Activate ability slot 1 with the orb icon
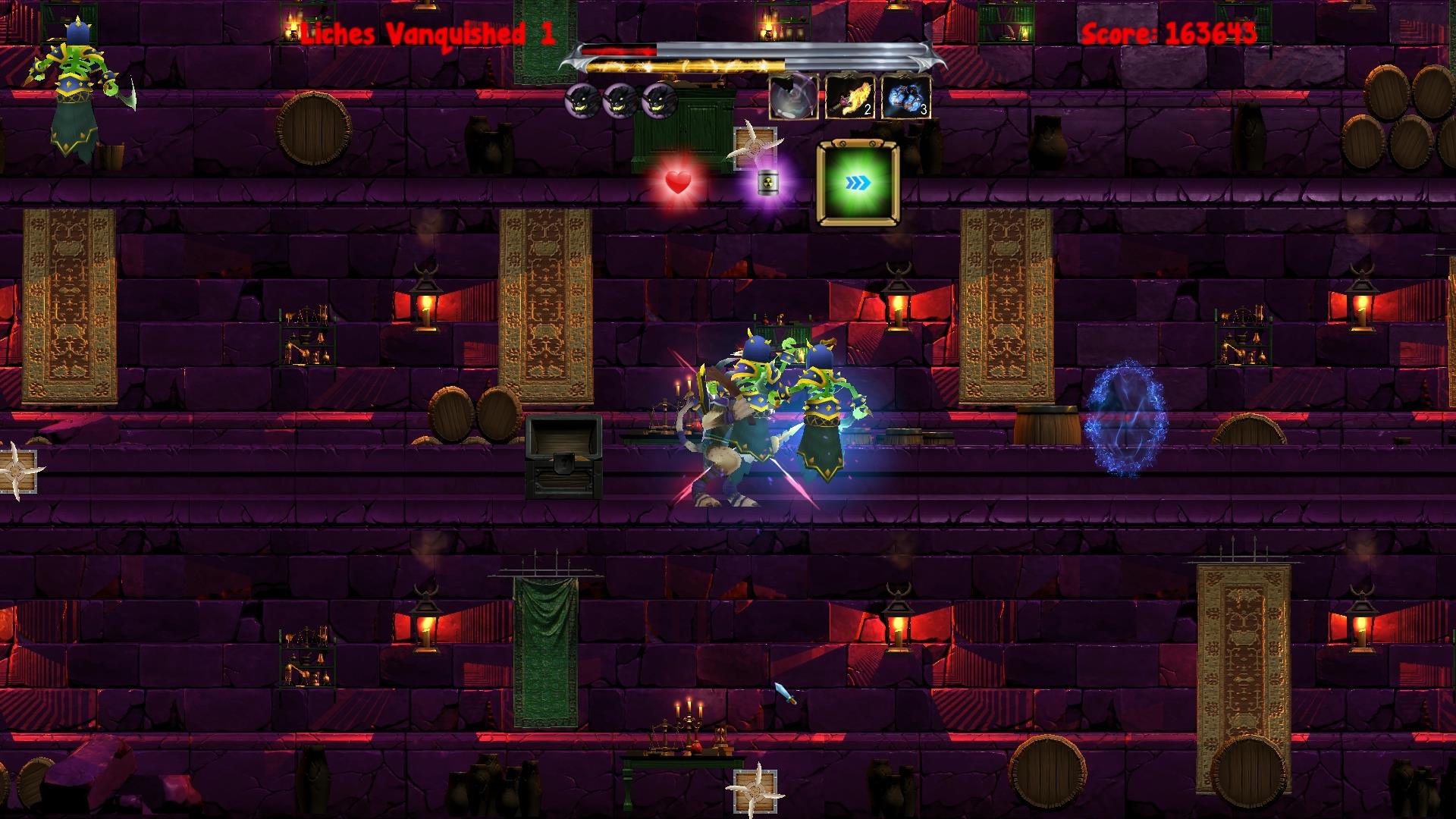1456x819 pixels. 792,98
